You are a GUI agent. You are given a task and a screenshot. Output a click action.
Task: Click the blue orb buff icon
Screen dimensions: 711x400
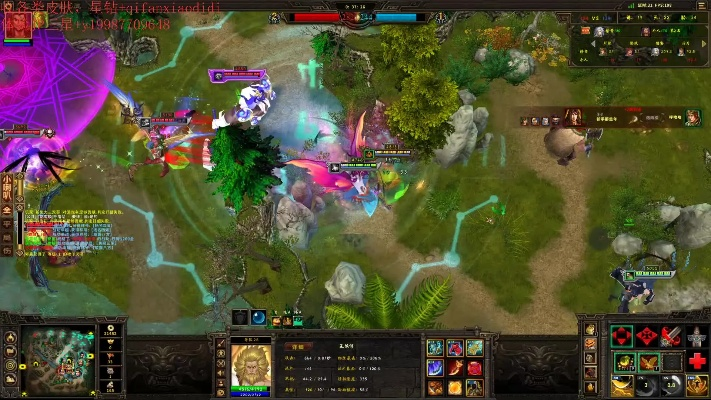tap(258, 318)
